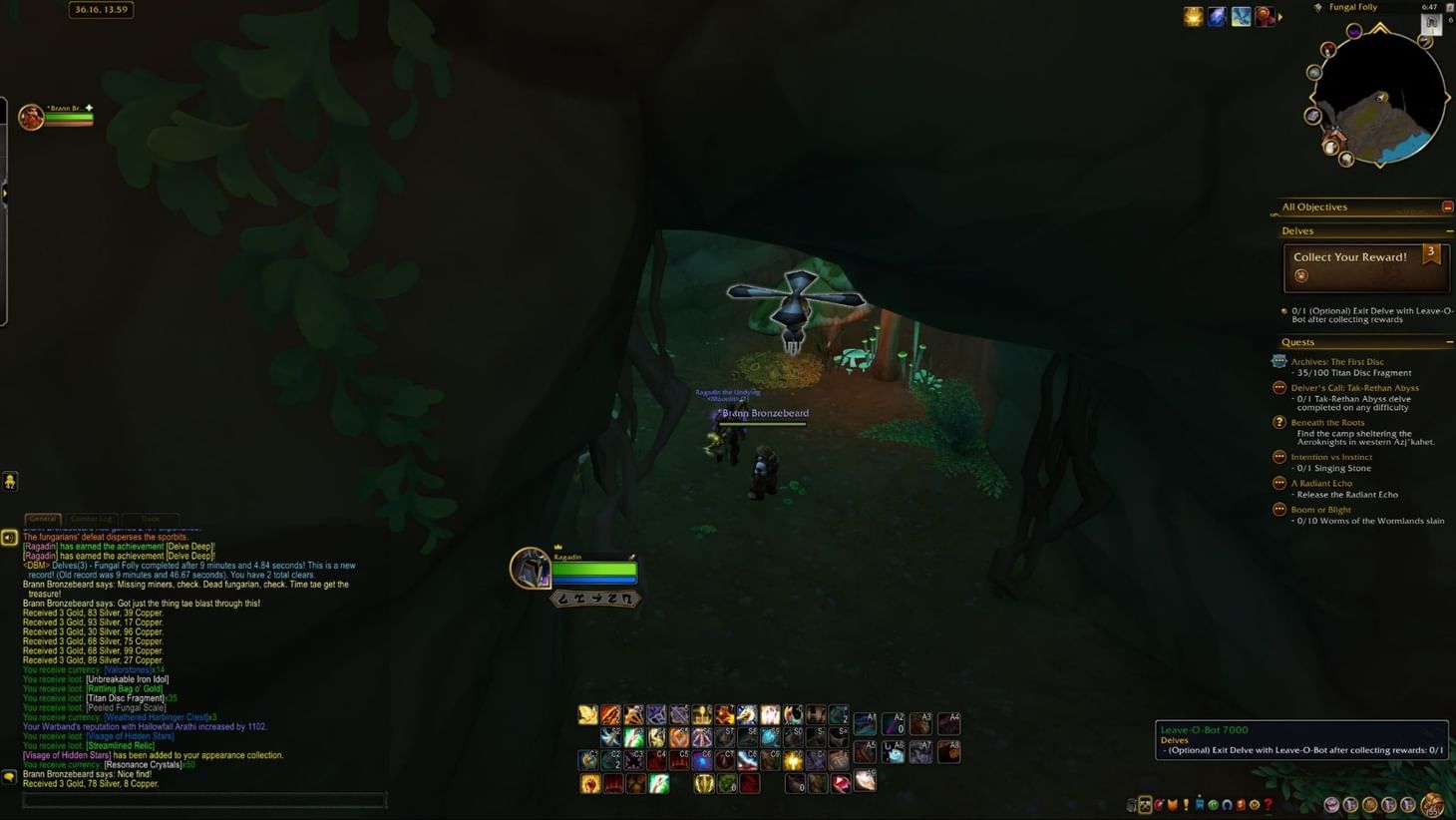The image size is (1456, 820).
Task: Switch to the Combat Log chat tab
Action: click(91, 519)
